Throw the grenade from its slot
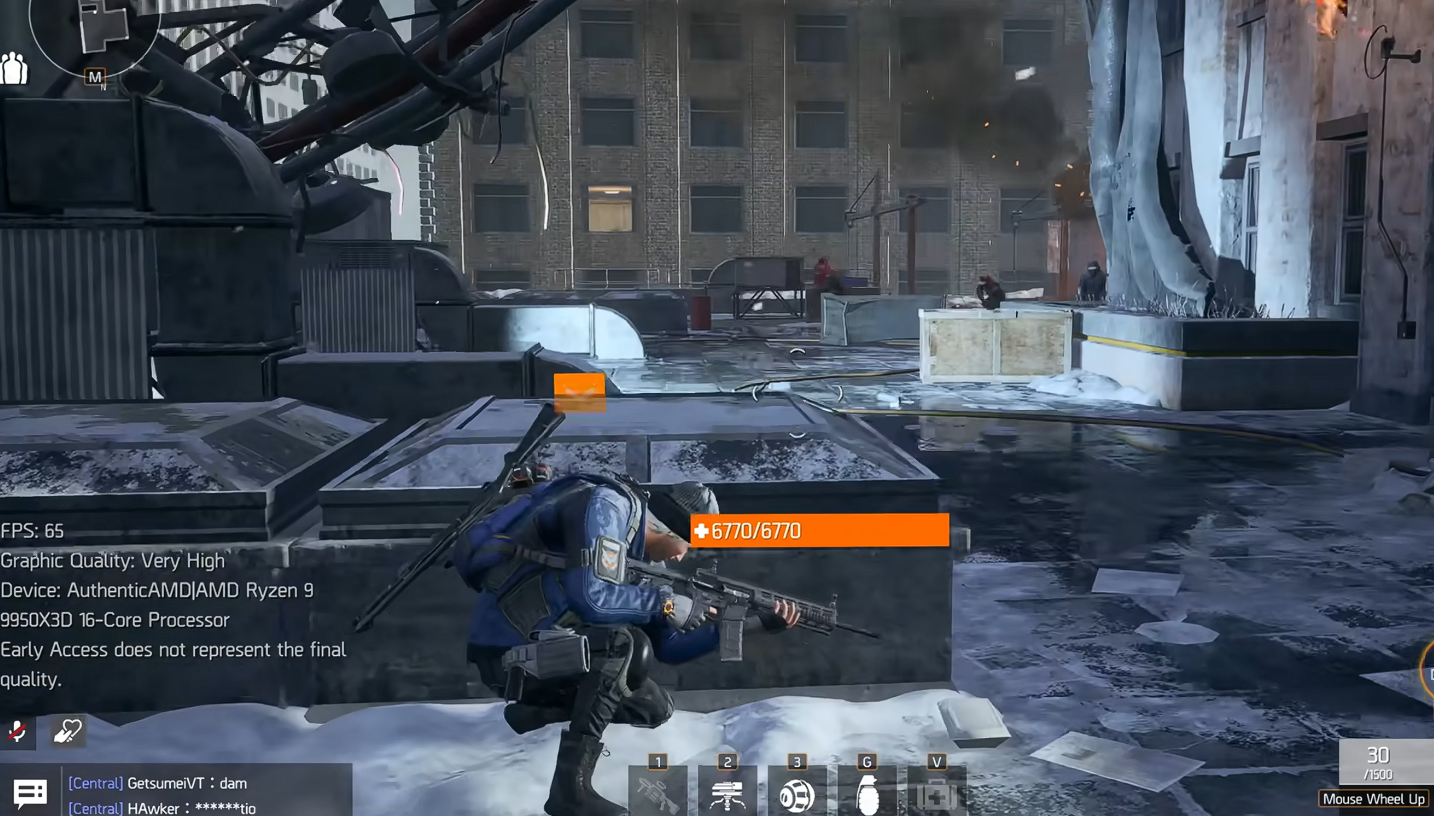 [867, 794]
